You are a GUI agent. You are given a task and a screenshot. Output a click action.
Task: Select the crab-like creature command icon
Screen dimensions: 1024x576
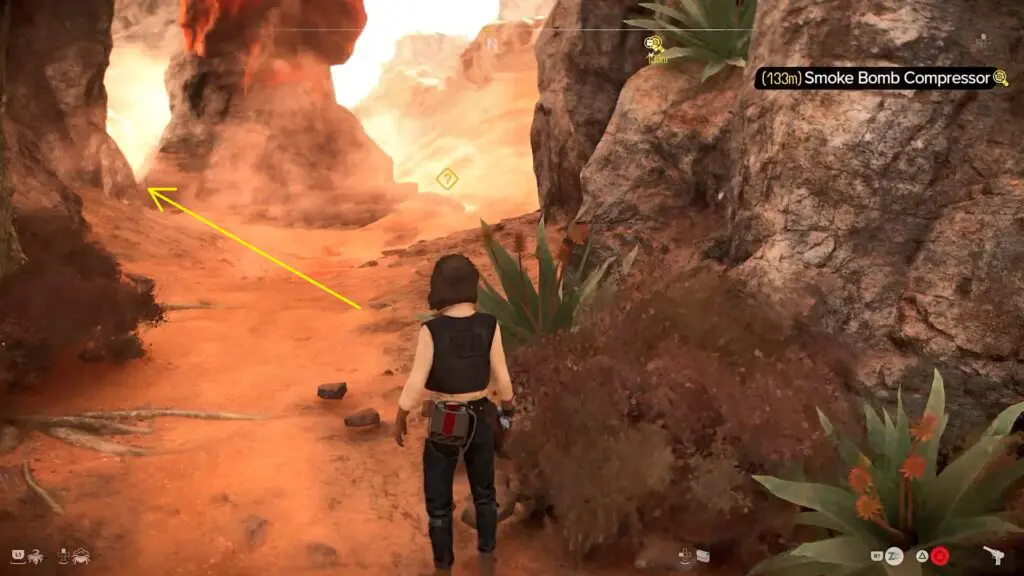(79, 554)
